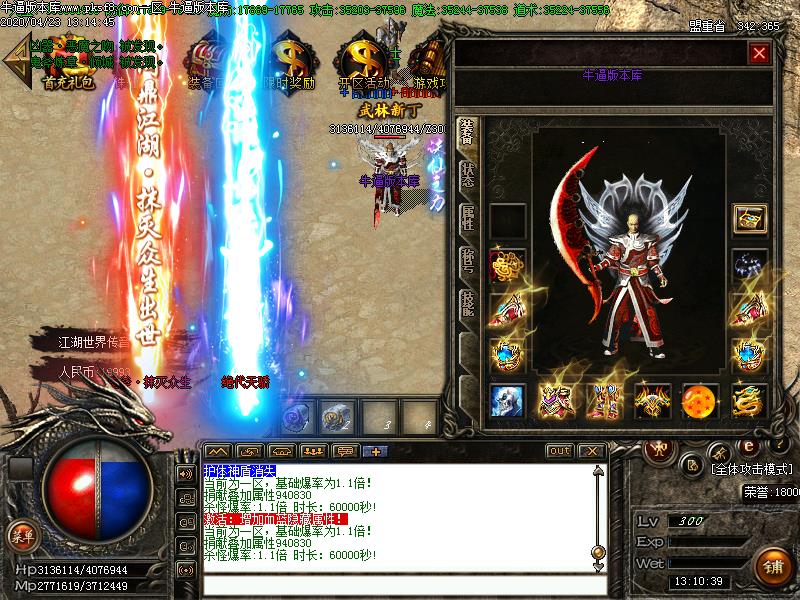Show the 属性 attributes tab

point(467,219)
